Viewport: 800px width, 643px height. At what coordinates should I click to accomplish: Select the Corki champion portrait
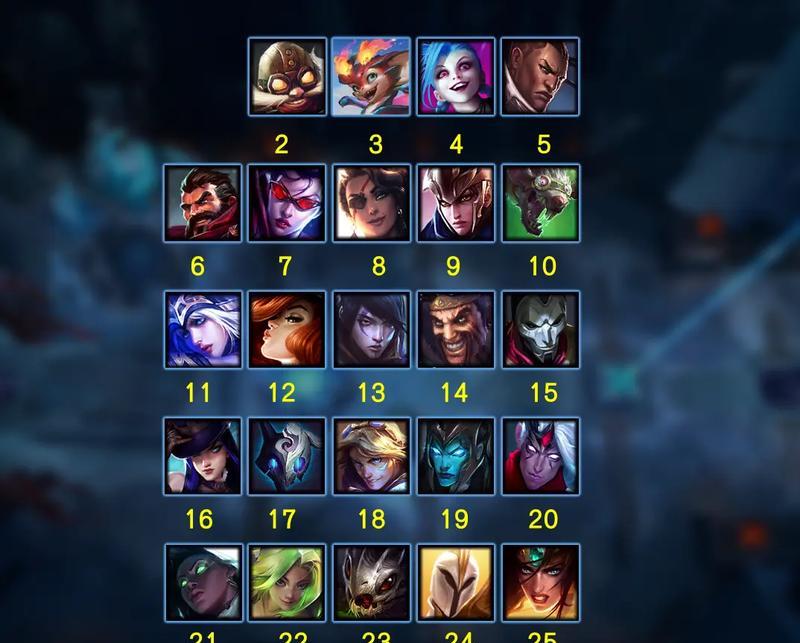[287, 77]
